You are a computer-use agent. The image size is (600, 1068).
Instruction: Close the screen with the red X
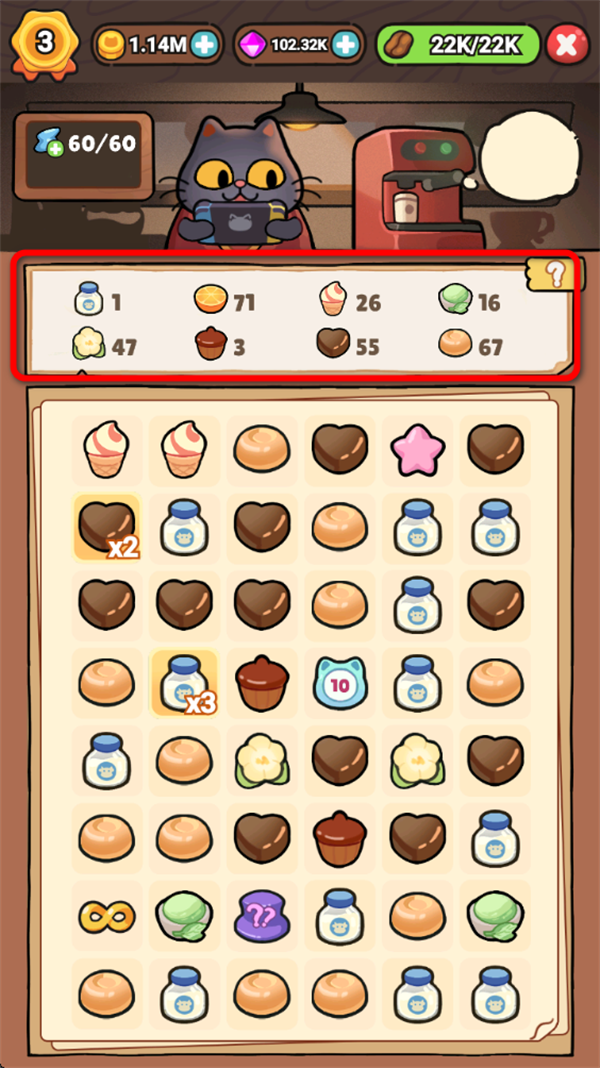click(566, 44)
